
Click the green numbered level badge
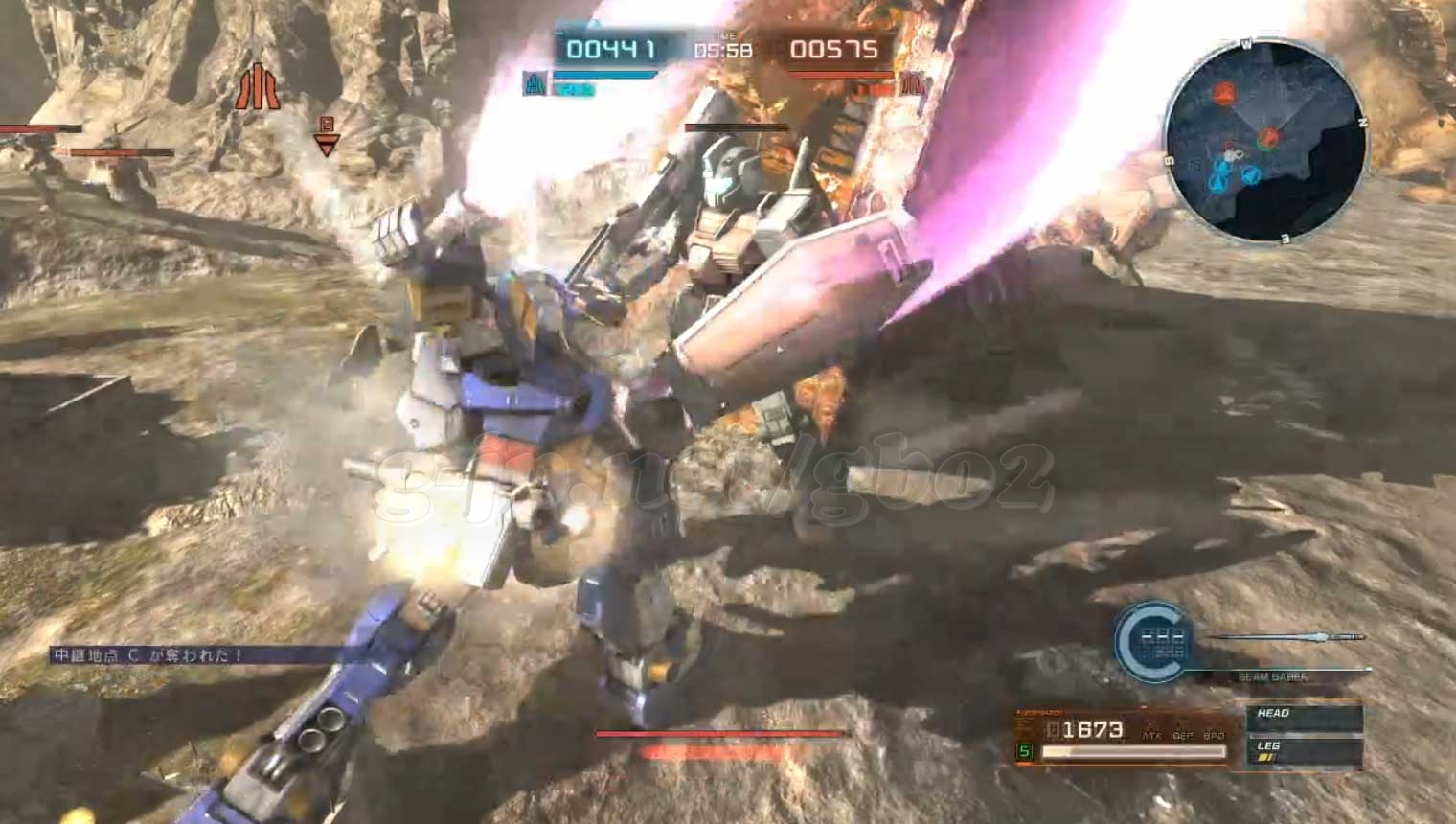pyautogui.click(x=1025, y=751)
